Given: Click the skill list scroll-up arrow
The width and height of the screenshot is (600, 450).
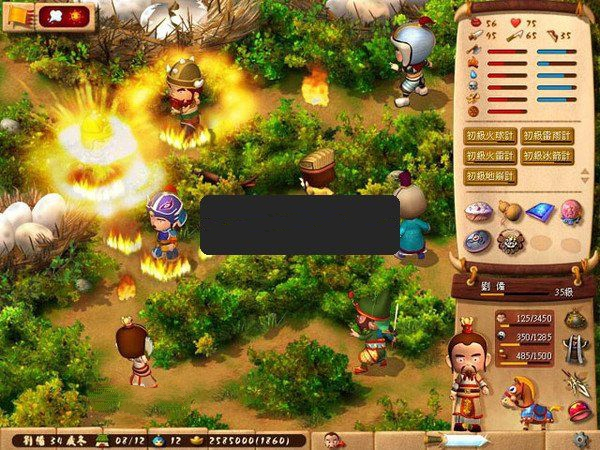Looking at the screenshot, I should [x=584, y=171].
